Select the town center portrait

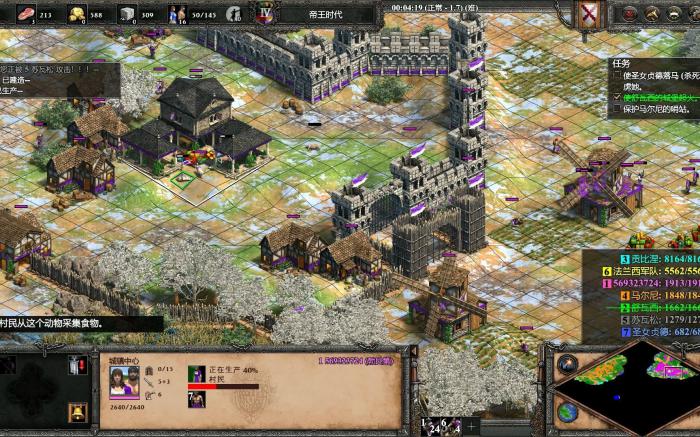(124, 381)
